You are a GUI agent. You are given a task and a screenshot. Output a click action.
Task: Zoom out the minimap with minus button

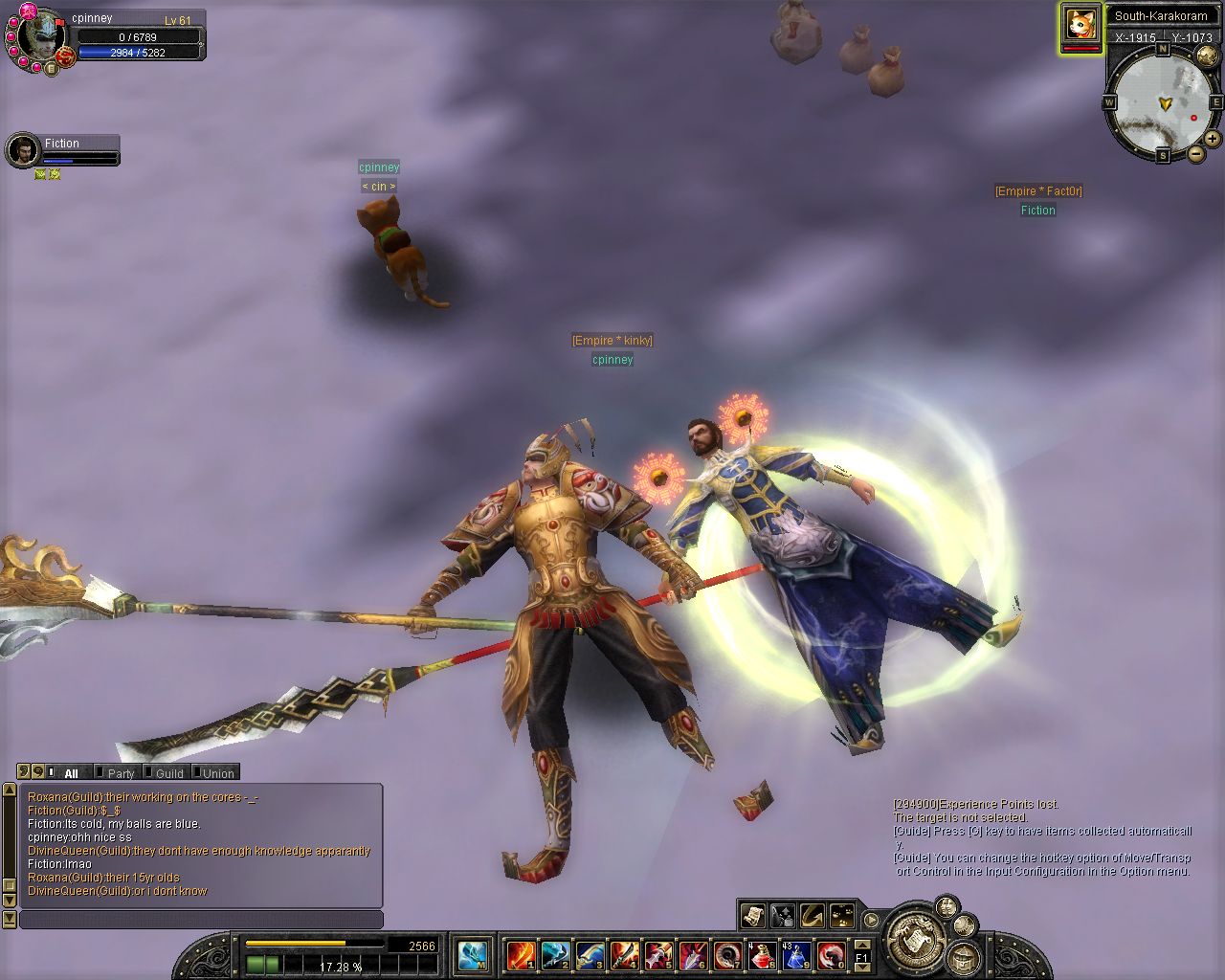point(1195,154)
